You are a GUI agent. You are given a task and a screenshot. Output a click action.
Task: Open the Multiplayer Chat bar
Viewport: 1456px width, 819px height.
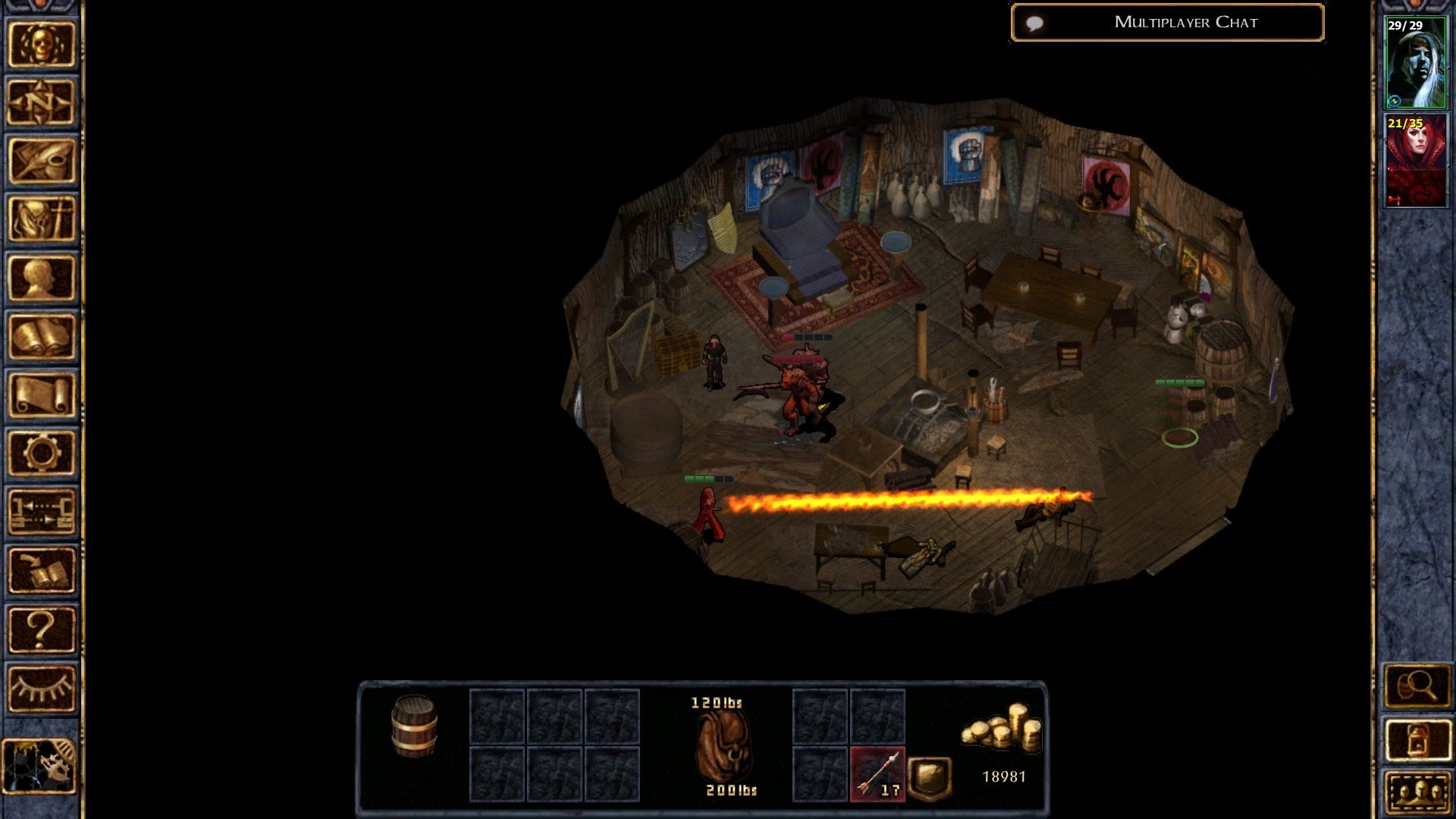(x=1168, y=23)
